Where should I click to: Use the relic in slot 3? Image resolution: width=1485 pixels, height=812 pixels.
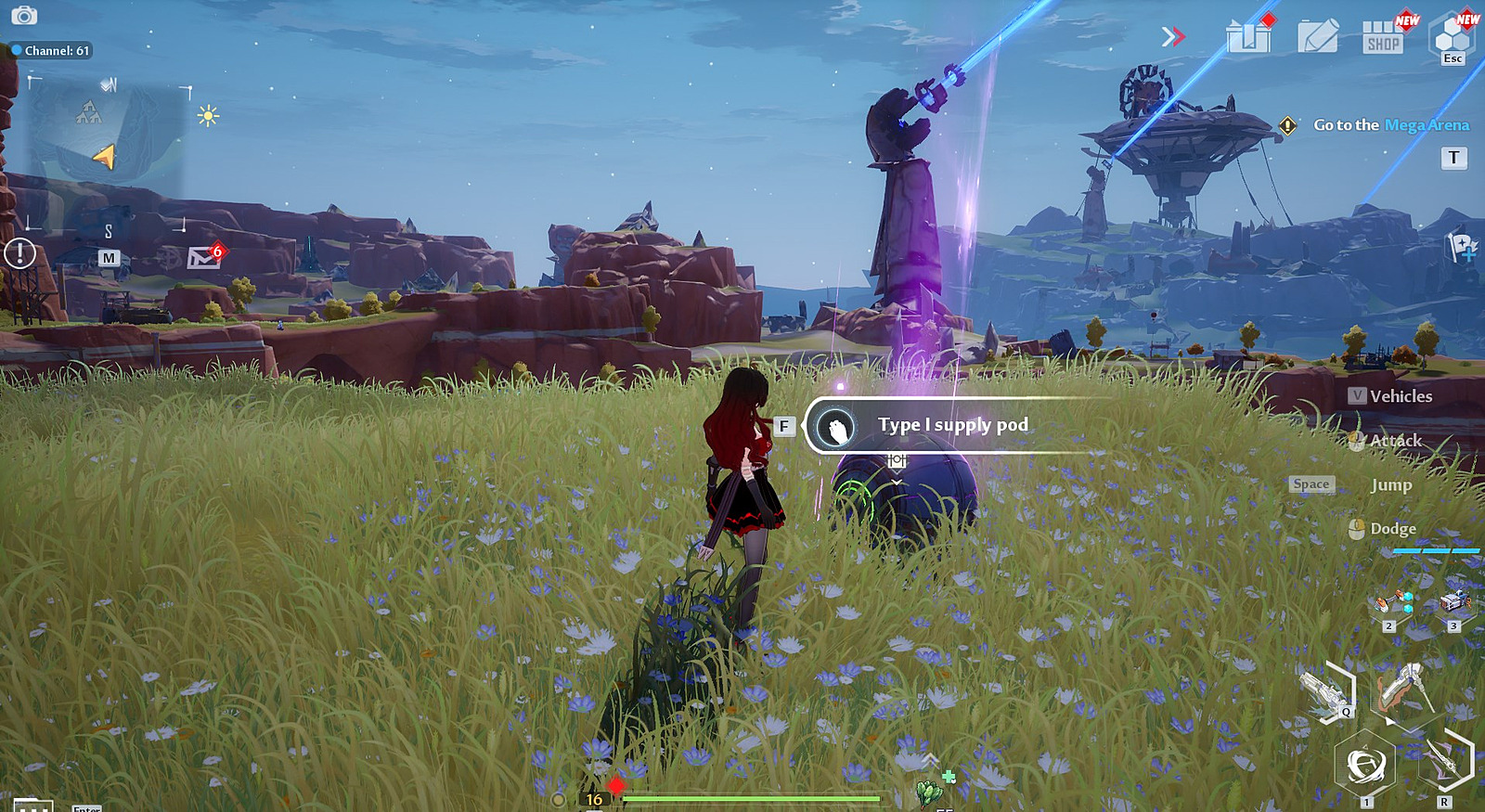pos(1454,603)
